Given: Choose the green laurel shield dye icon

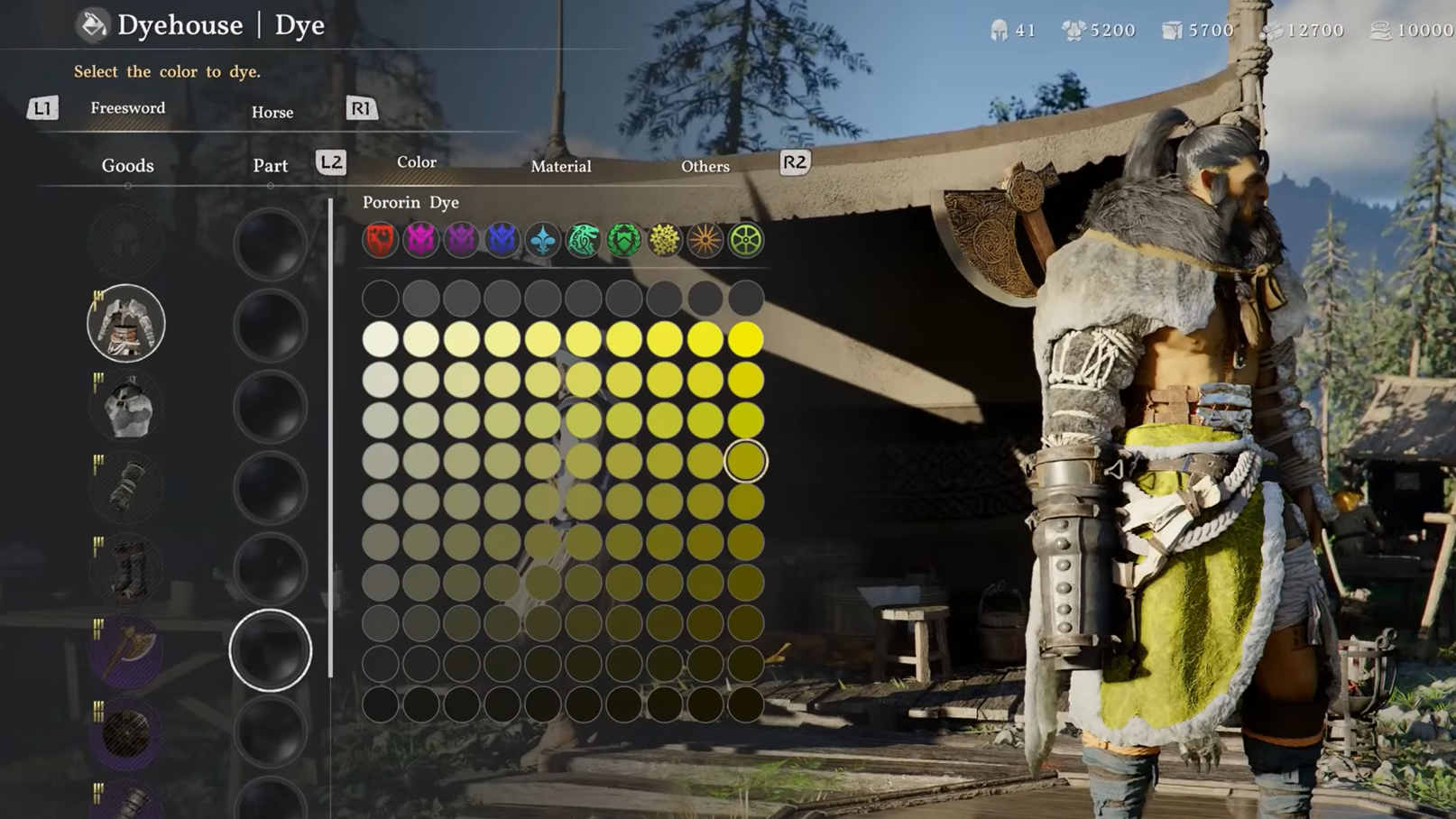Looking at the screenshot, I should [x=624, y=240].
